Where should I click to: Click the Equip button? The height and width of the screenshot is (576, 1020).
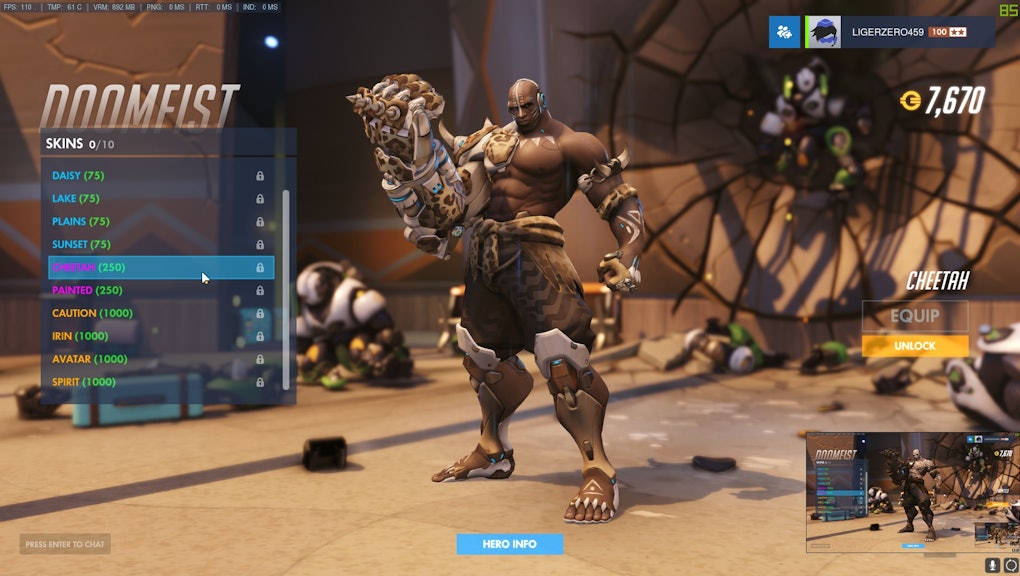click(x=915, y=316)
